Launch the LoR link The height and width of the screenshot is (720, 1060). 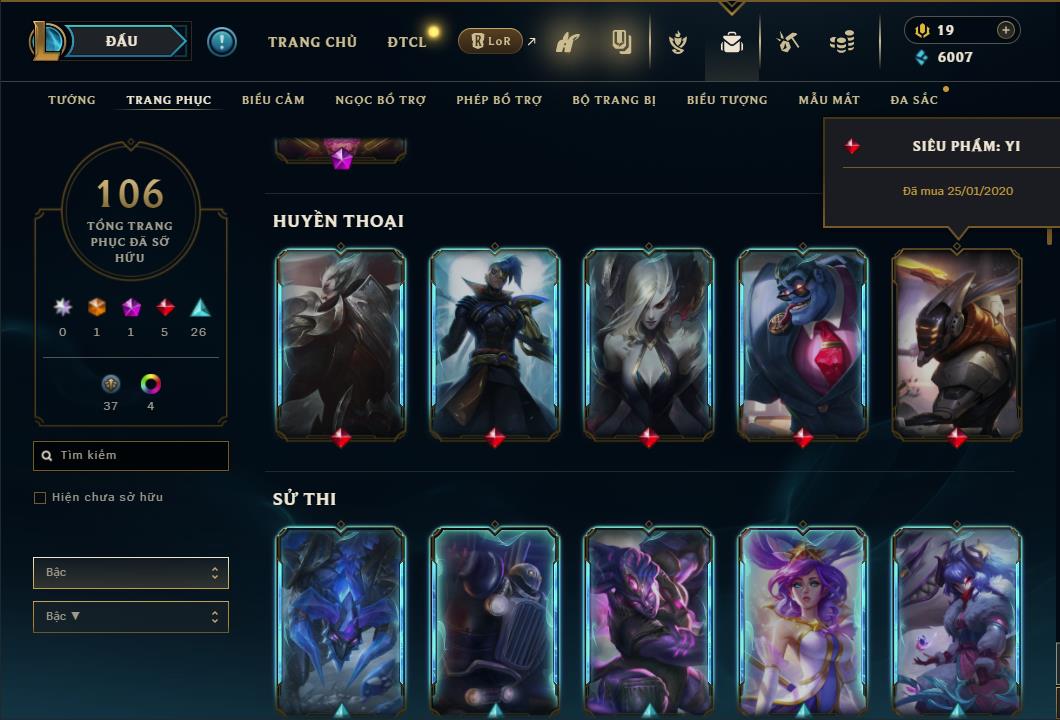point(490,42)
